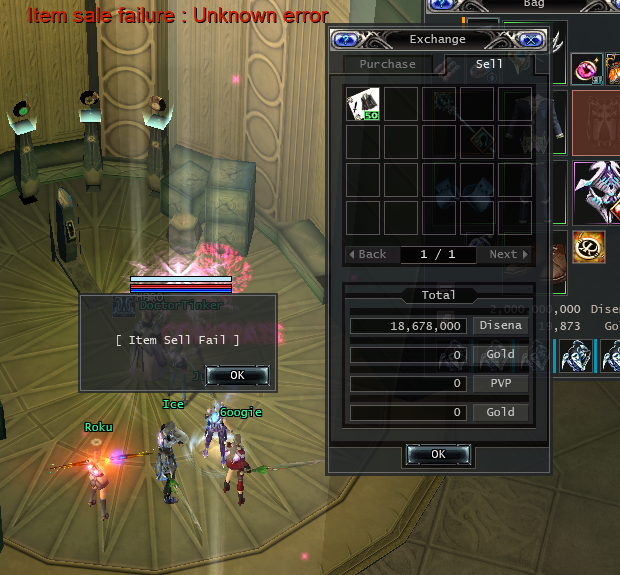
Task: Switch to the Purchase tab
Action: tap(387, 64)
